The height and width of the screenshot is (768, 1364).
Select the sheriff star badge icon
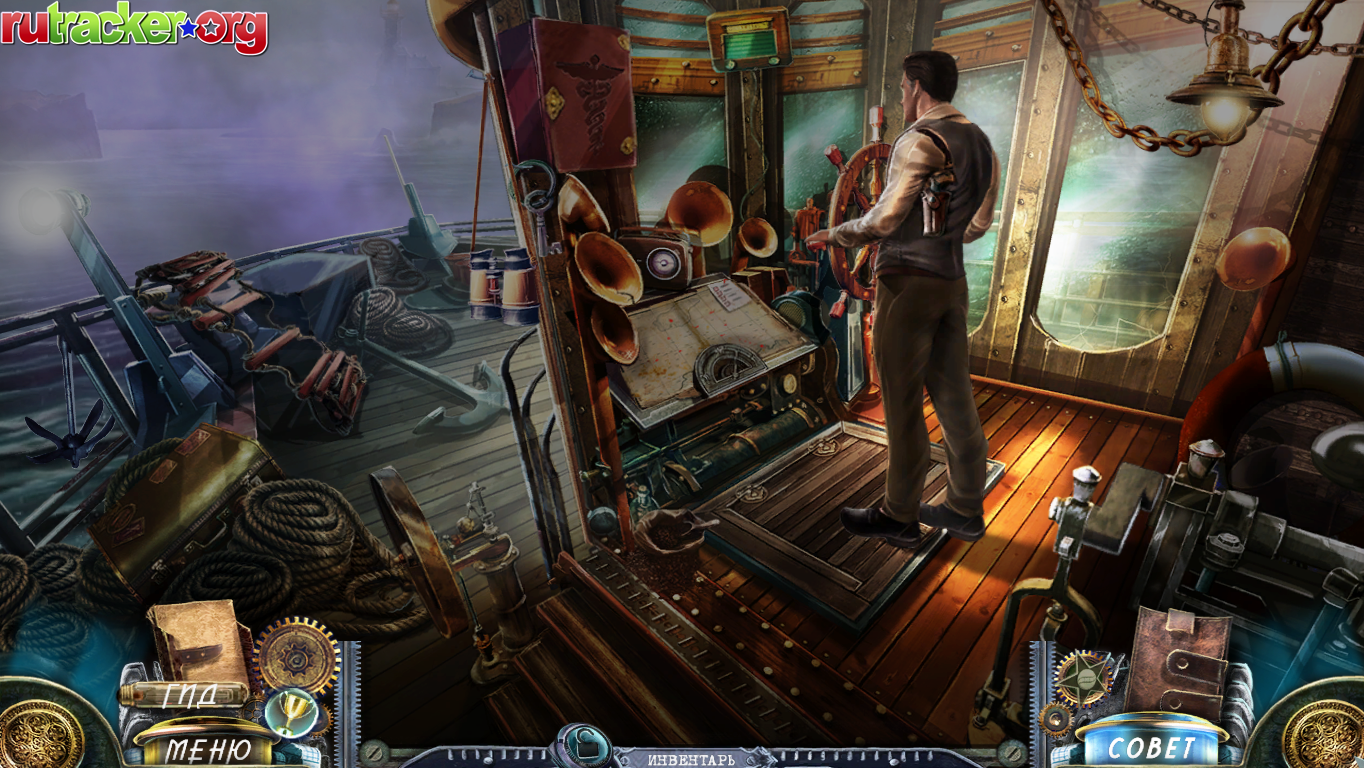click(x=1083, y=677)
